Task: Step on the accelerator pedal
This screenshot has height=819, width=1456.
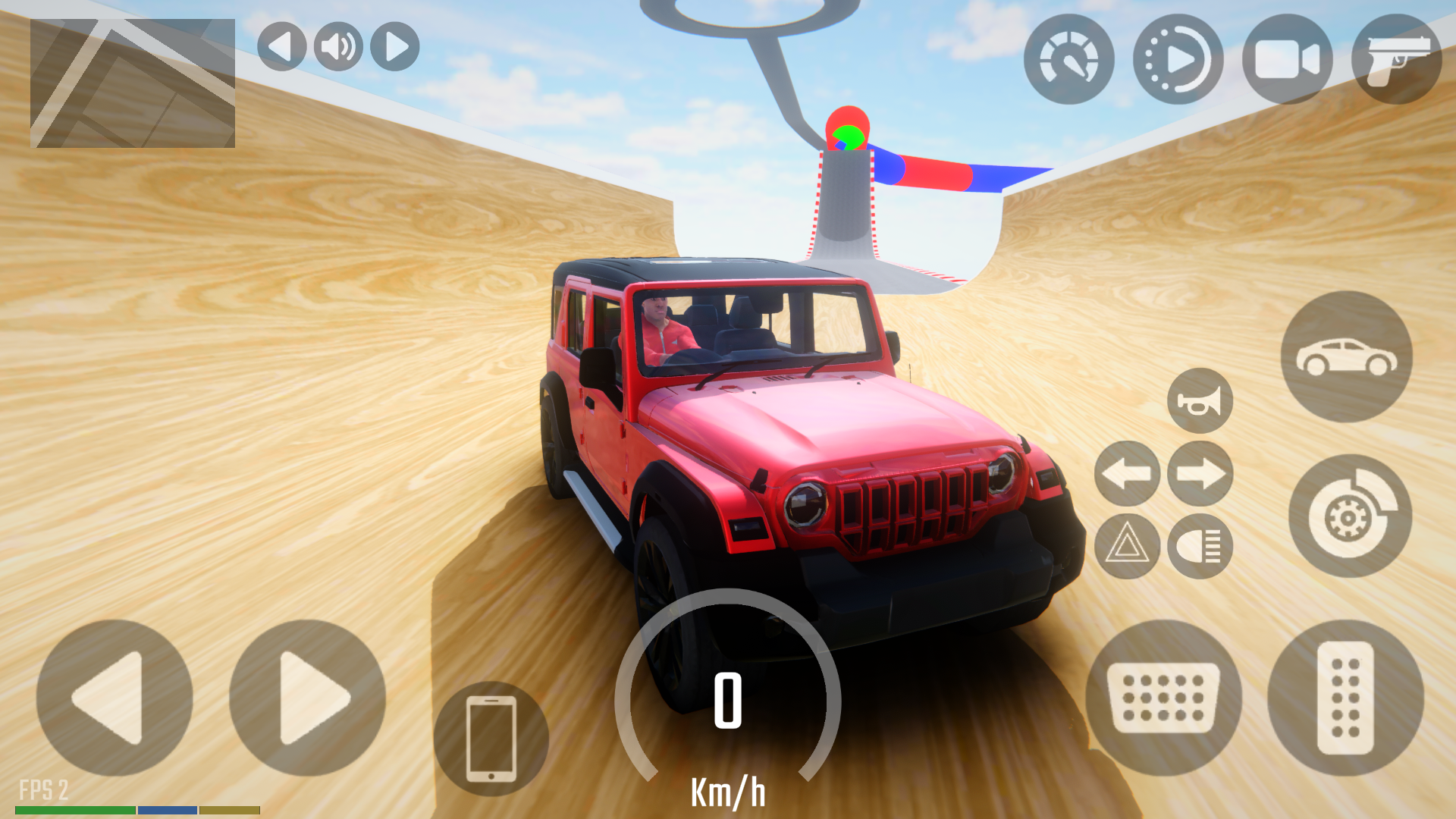Action: (1345, 698)
